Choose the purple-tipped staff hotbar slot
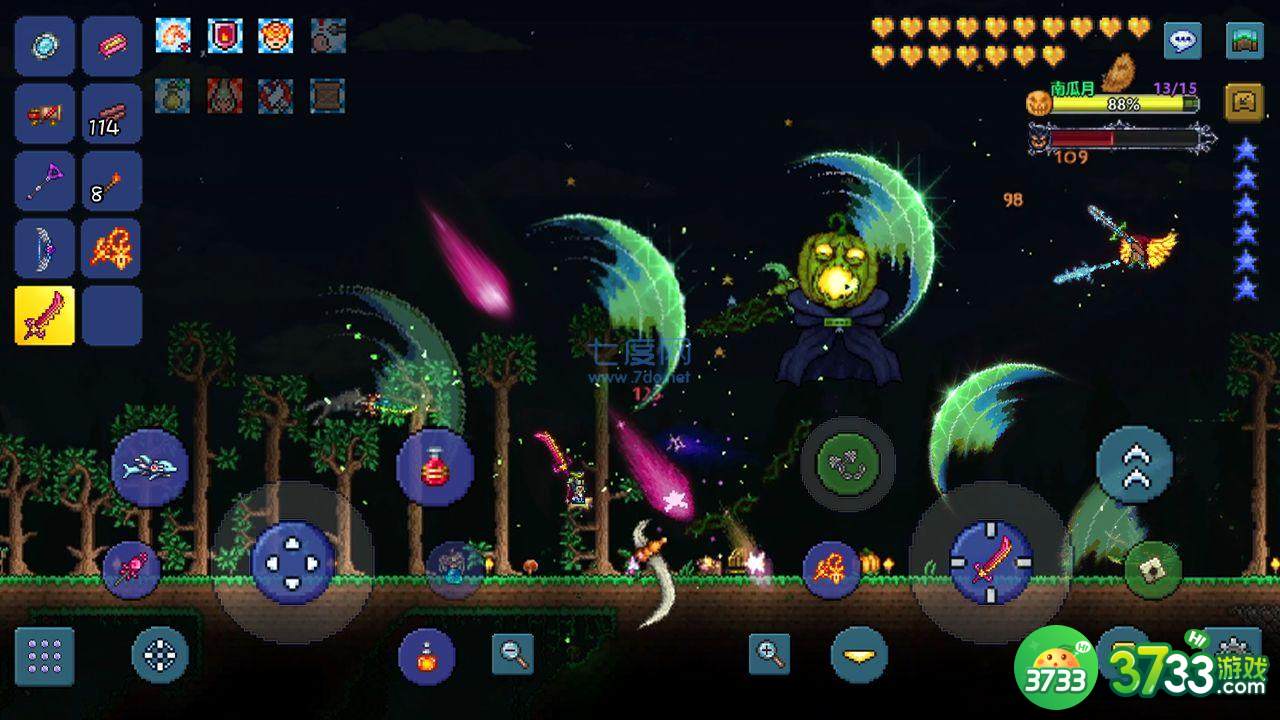1280x720 pixels. pos(45,181)
